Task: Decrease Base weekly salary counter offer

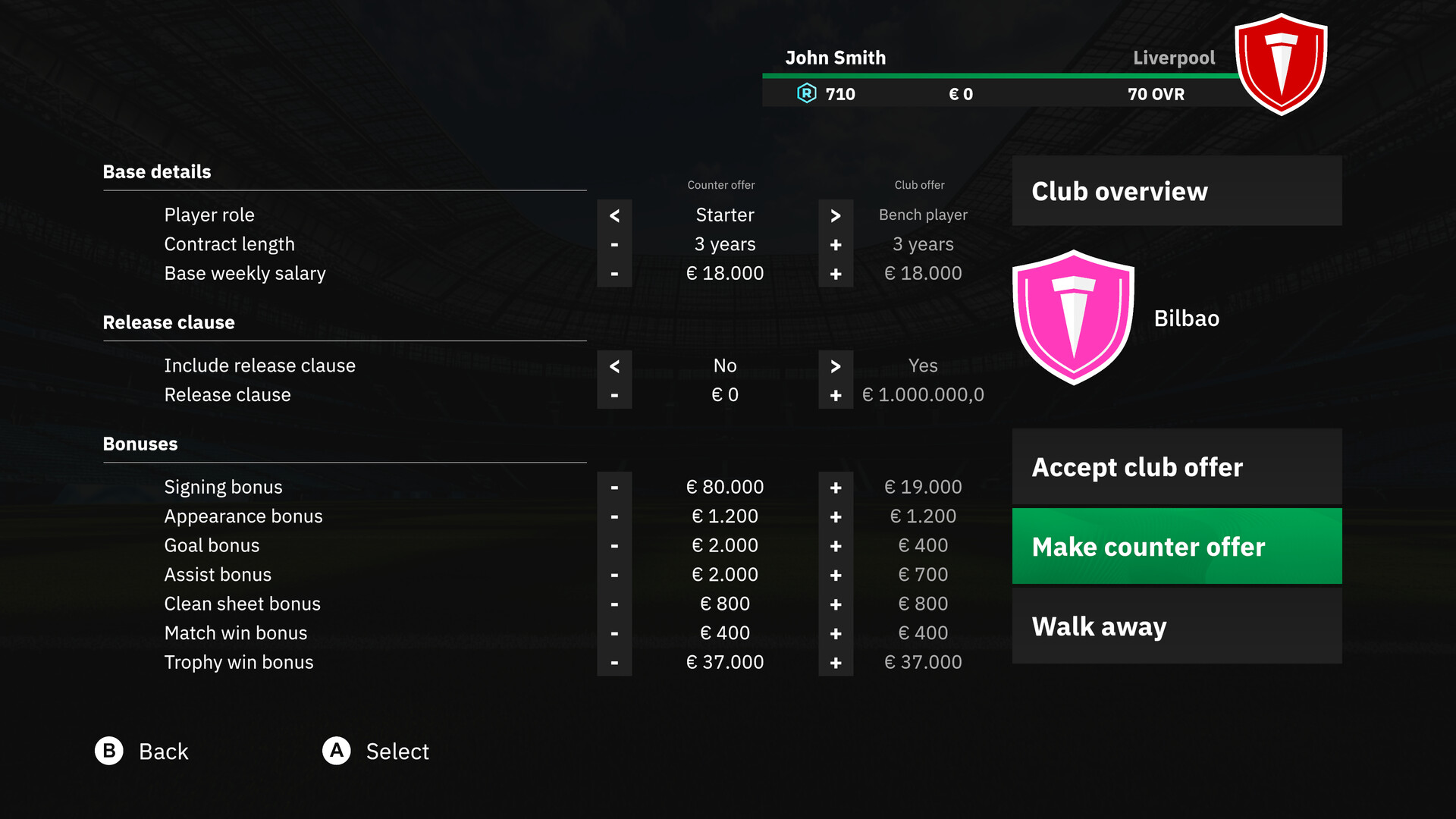Action: (614, 274)
